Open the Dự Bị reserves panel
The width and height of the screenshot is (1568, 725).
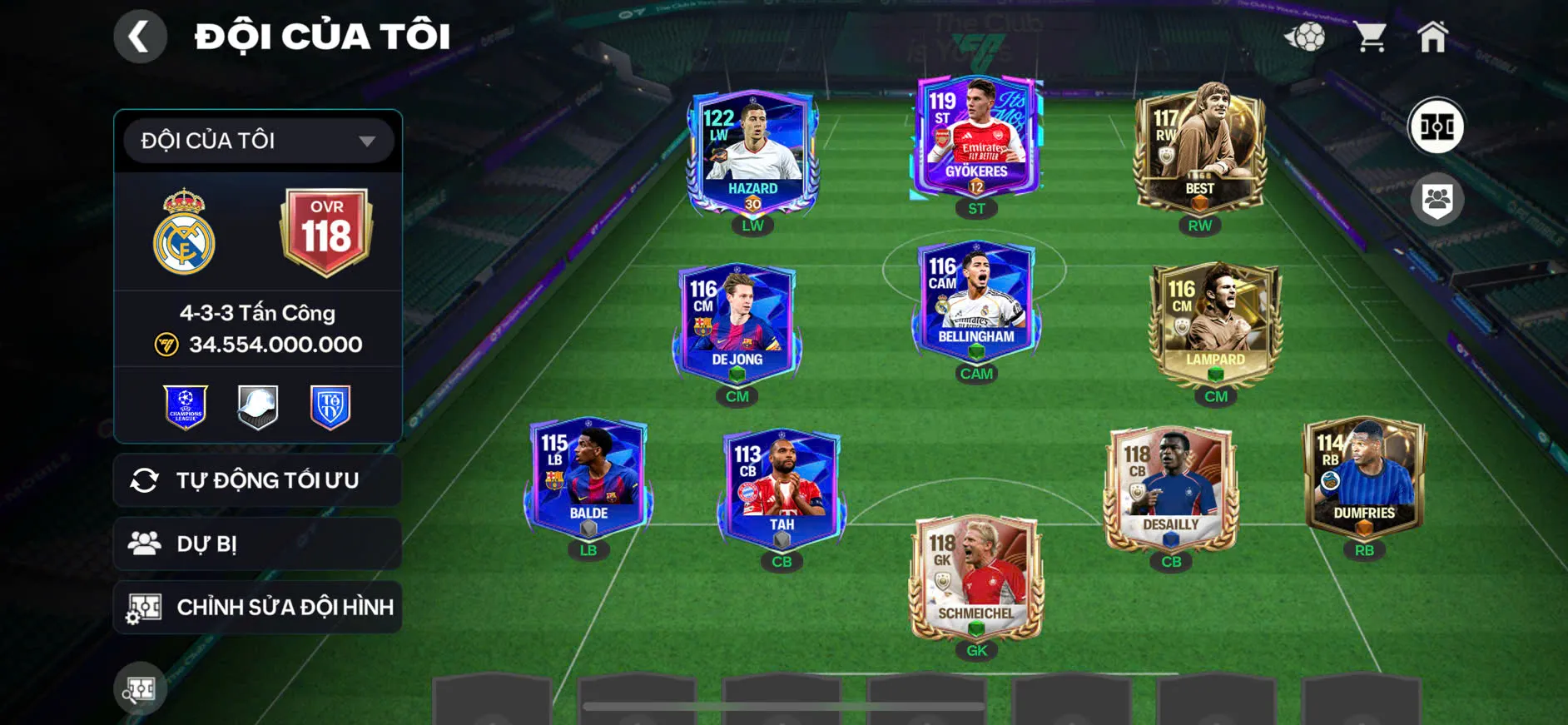pyautogui.click(x=257, y=544)
